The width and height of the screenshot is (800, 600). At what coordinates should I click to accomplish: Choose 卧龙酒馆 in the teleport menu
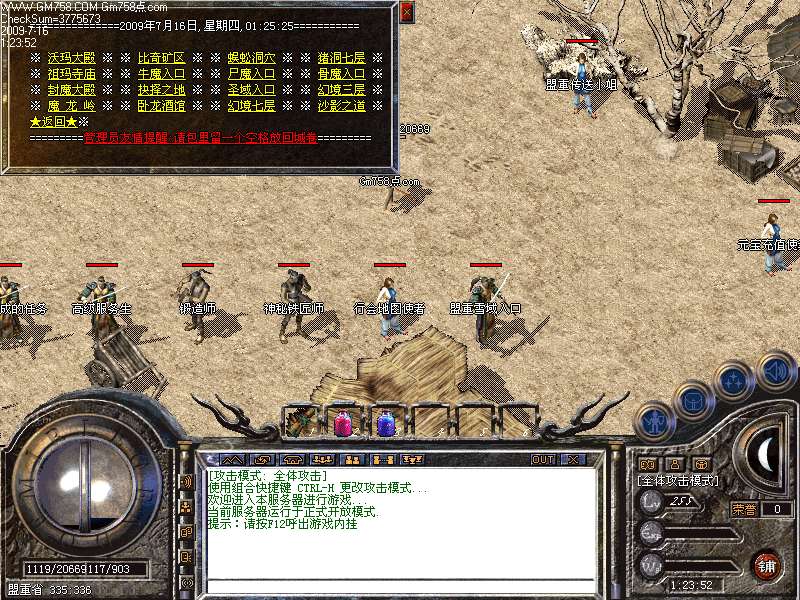[161, 106]
